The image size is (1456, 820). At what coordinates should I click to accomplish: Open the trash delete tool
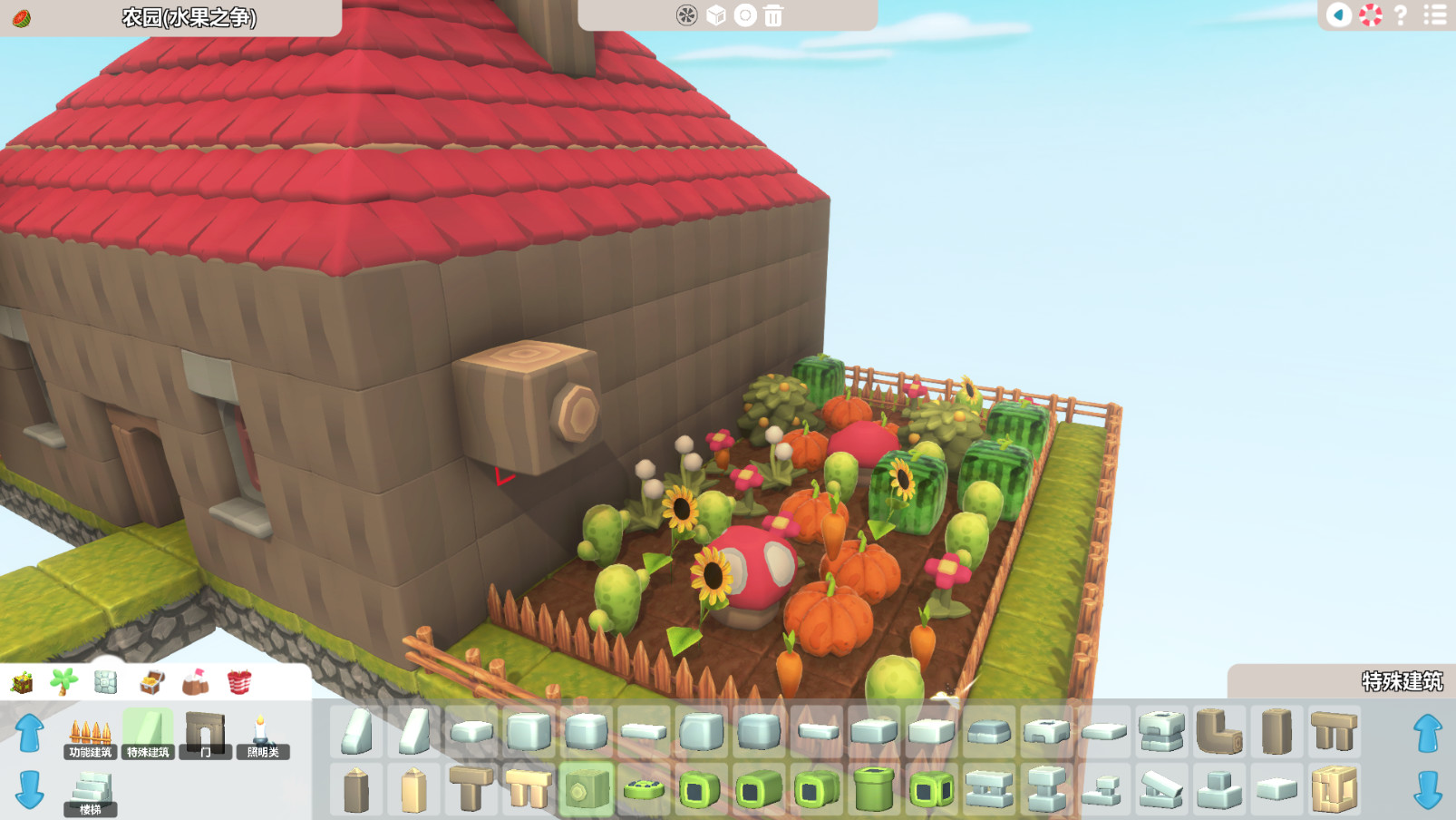(x=772, y=15)
